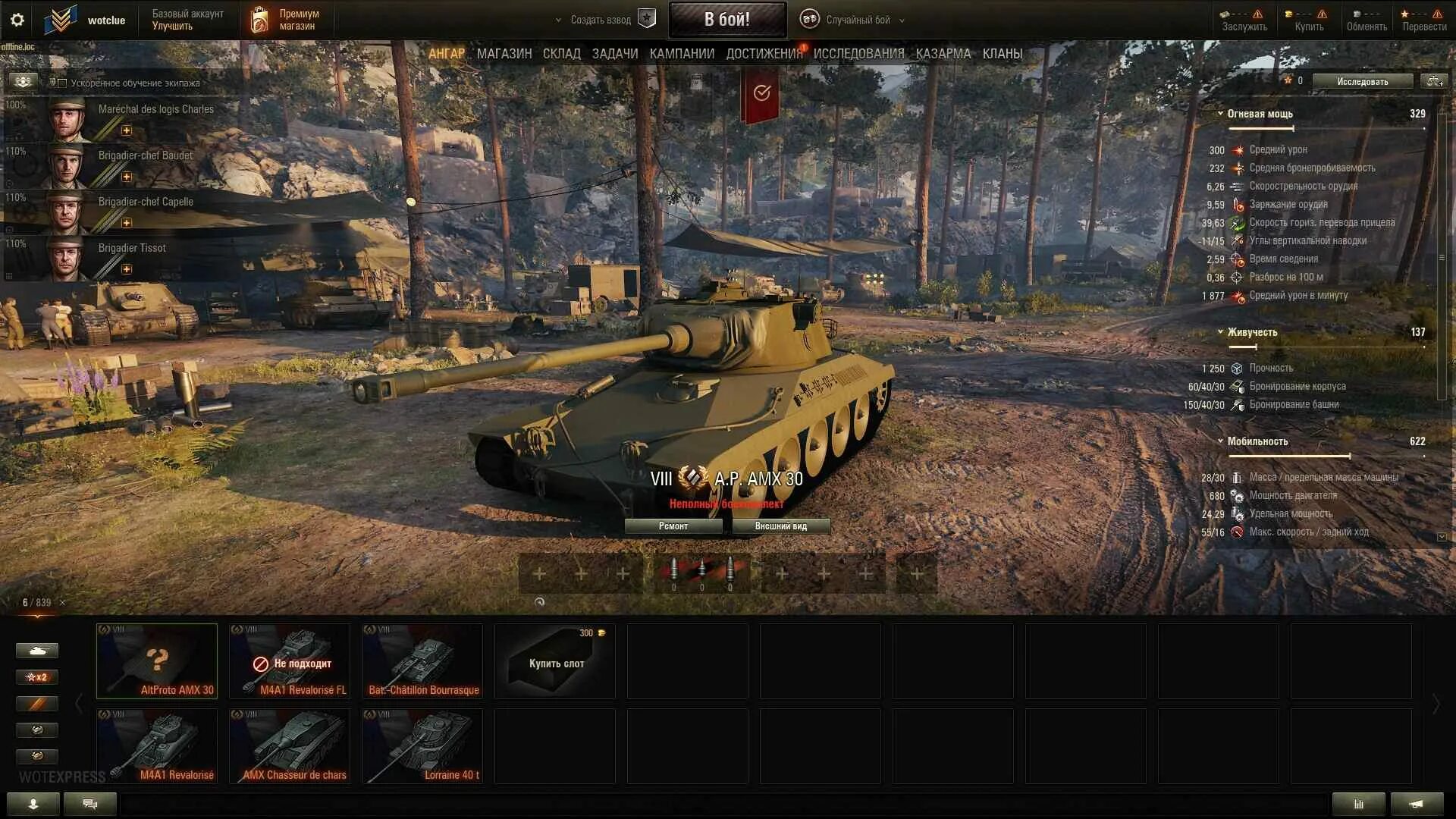Click the Исследовать button
The width and height of the screenshot is (1456, 819).
pyautogui.click(x=1362, y=81)
